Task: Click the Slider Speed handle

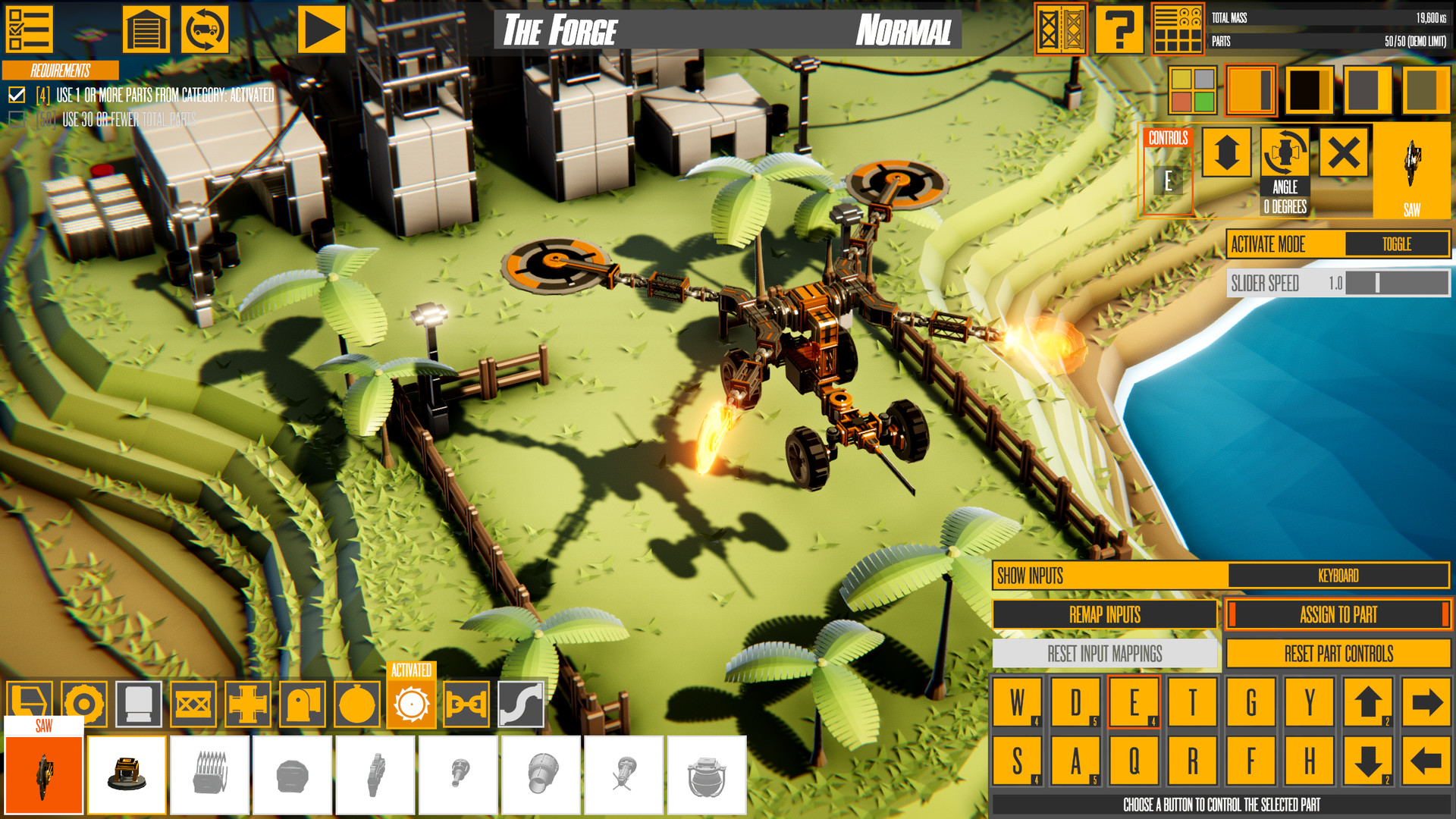Action: [x=1377, y=284]
